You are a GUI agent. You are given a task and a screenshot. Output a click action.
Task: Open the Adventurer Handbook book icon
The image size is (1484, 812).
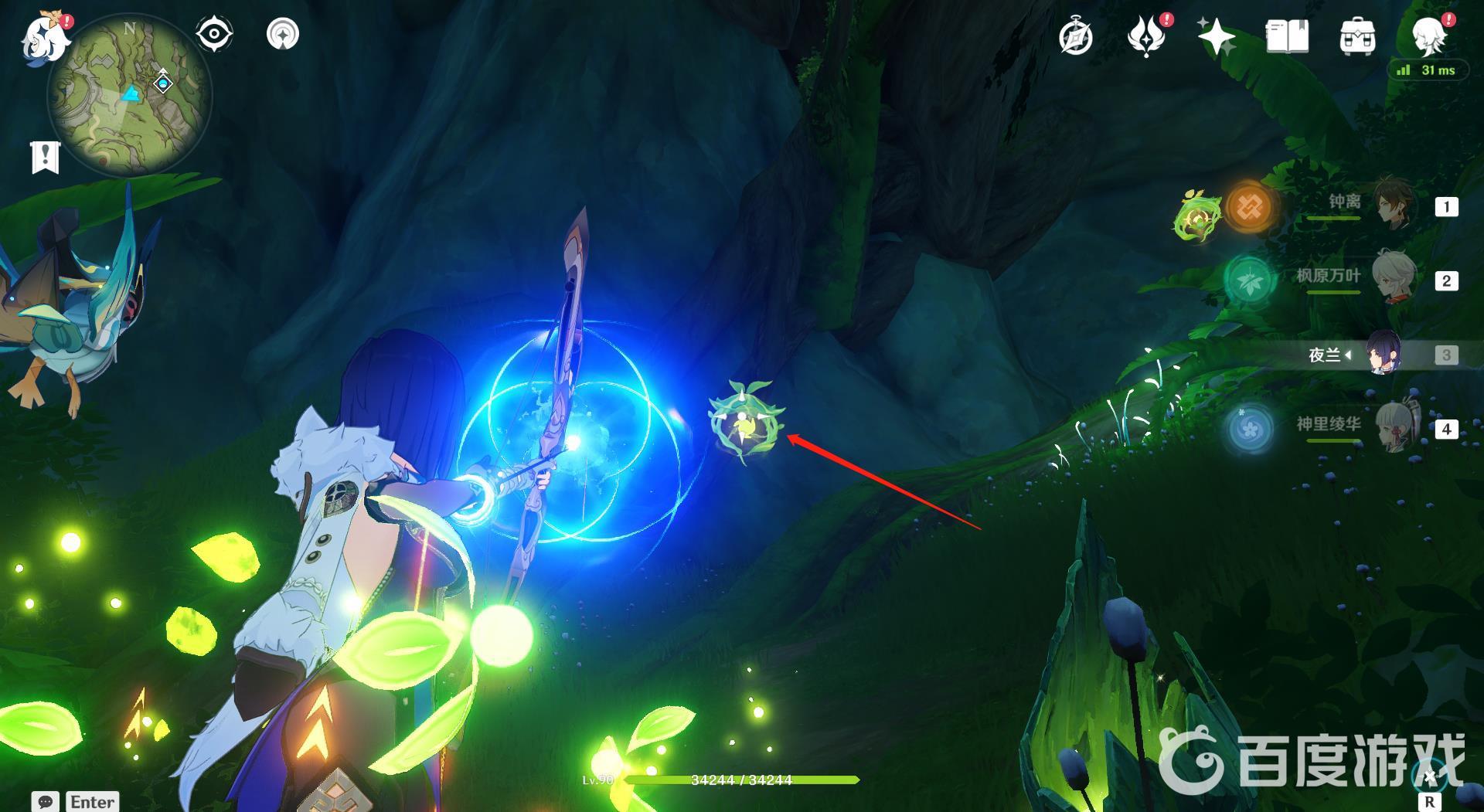(1287, 37)
